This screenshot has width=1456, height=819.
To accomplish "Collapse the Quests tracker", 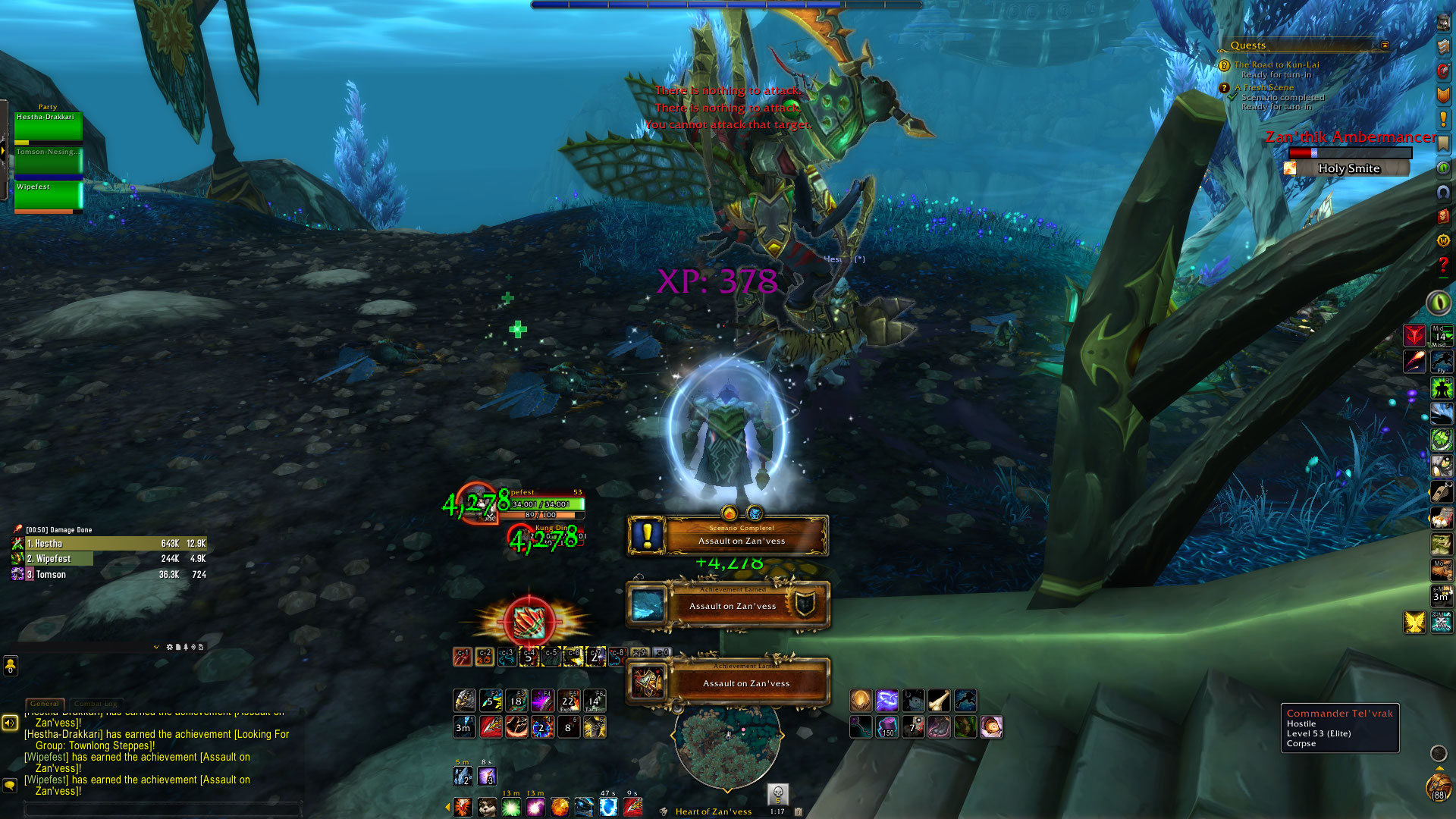I will pos(1385,45).
